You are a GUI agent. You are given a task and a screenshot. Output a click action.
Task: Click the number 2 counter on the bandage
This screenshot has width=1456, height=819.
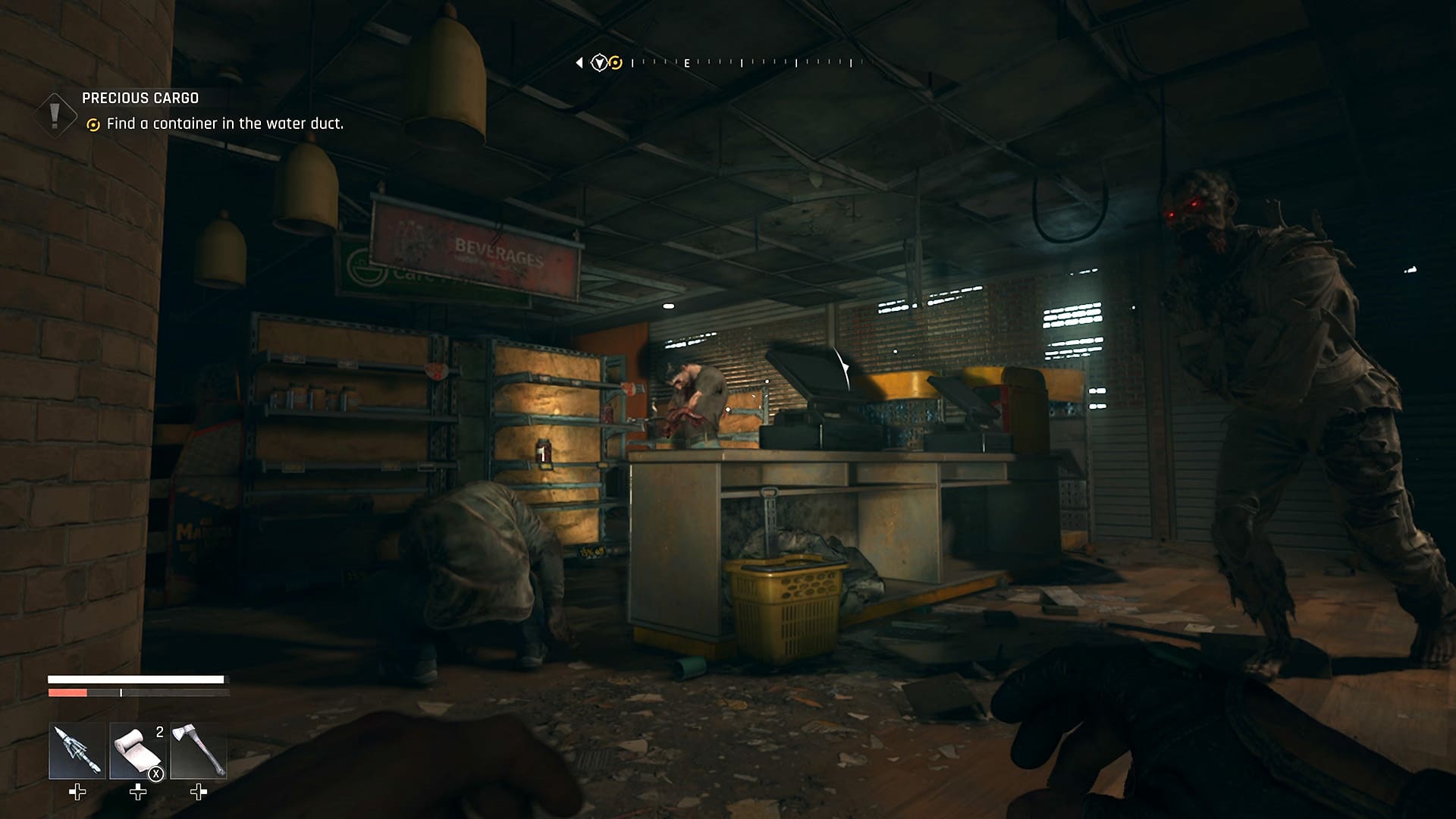click(x=159, y=733)
